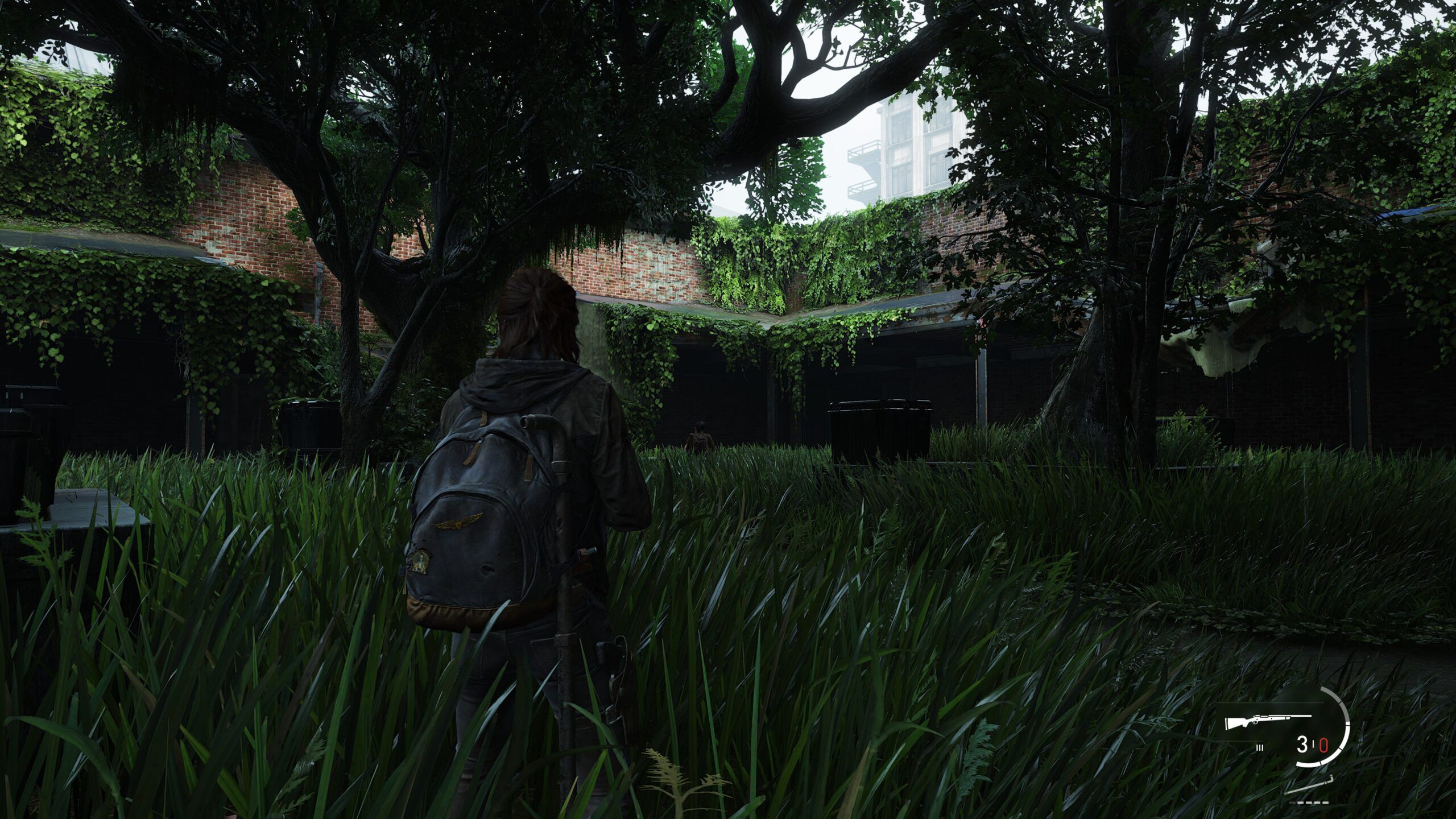
Task: Toggle the lower weapon wheel arc segment
Action: point(1308,765)
